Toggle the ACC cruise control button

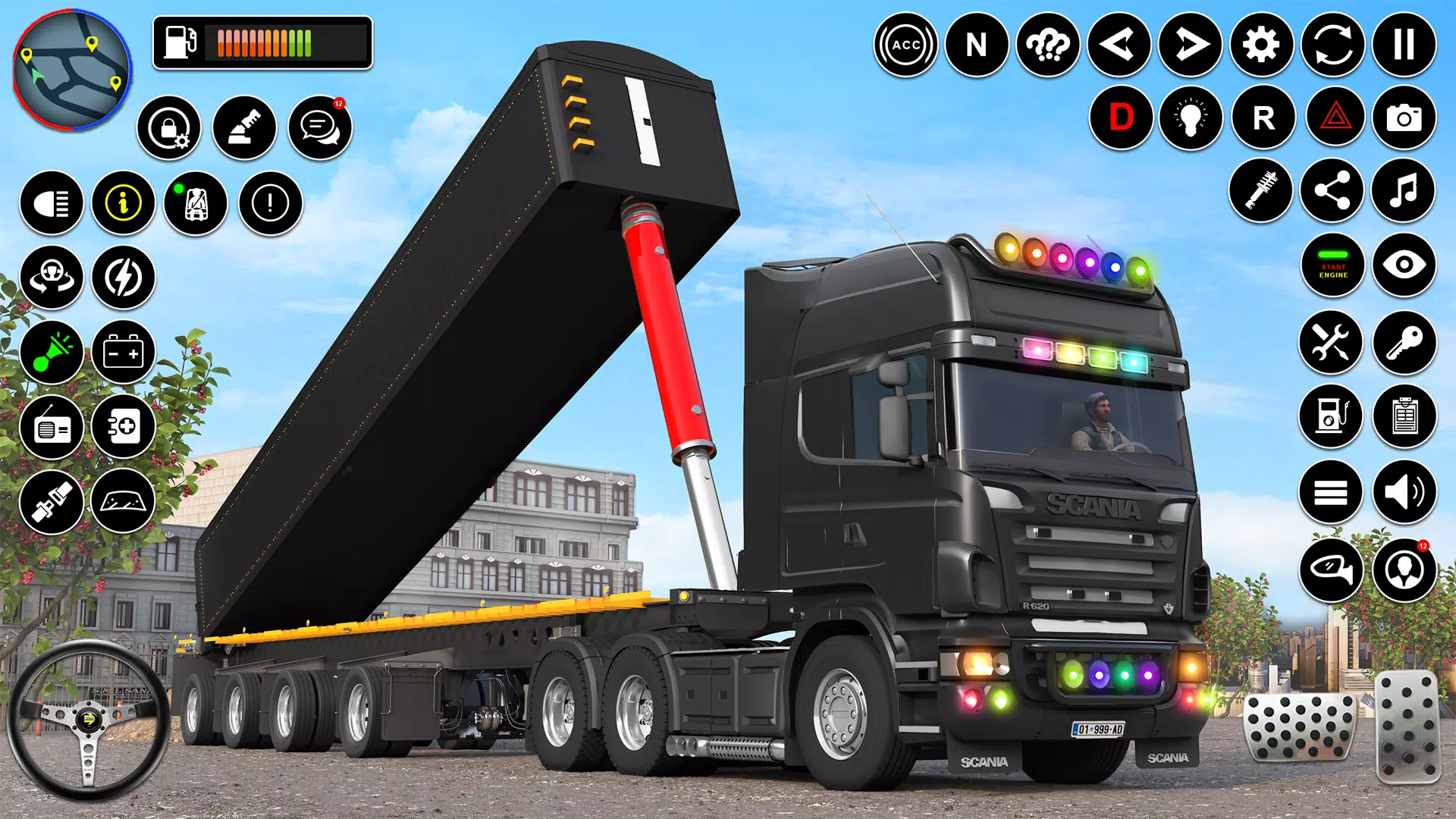[905, 45]
